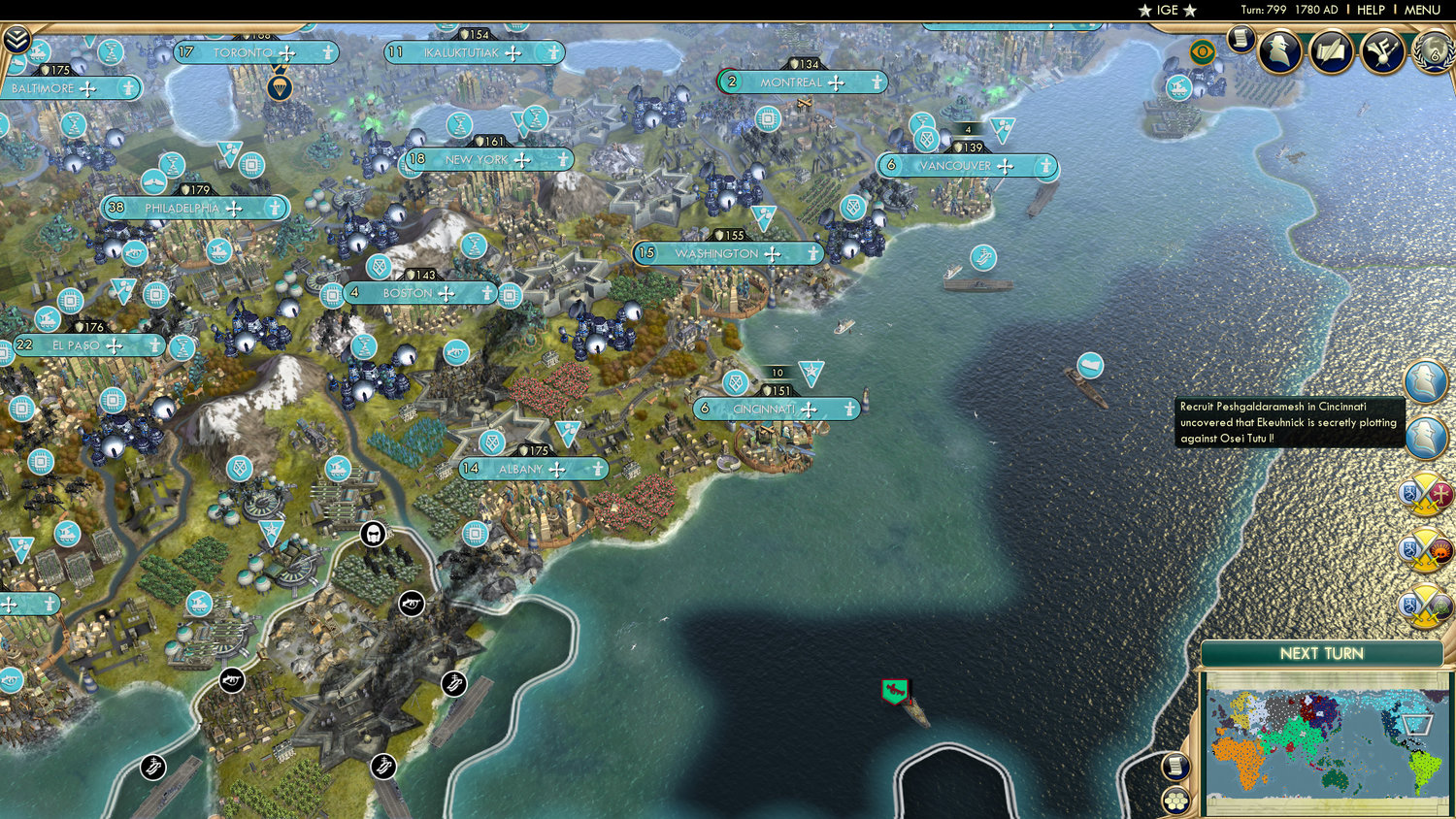Toggle the star beside the IGE label
This screenshot has height=819, width=1456.
(x=1143, y=10)
